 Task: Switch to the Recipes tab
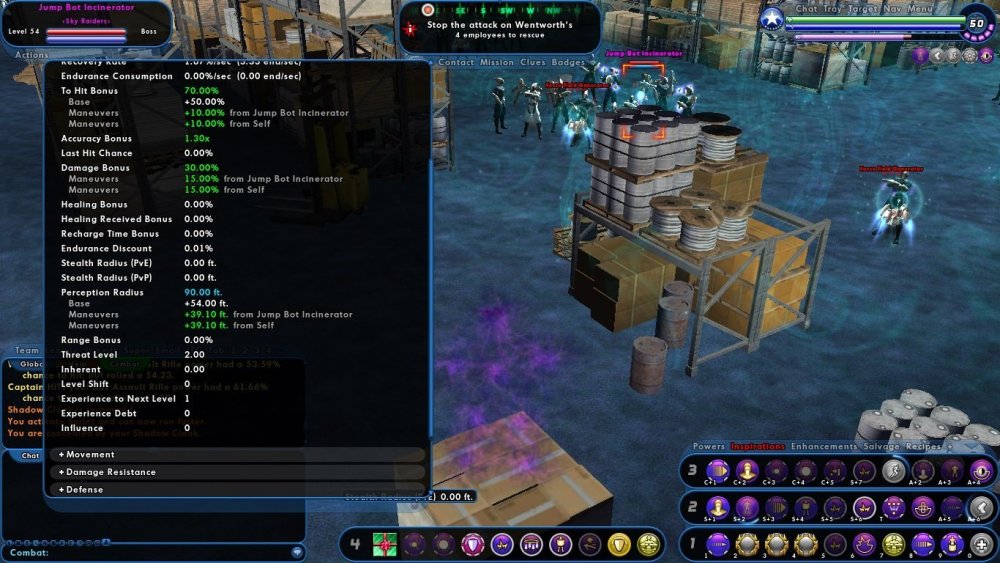click(x=926, y=446)
